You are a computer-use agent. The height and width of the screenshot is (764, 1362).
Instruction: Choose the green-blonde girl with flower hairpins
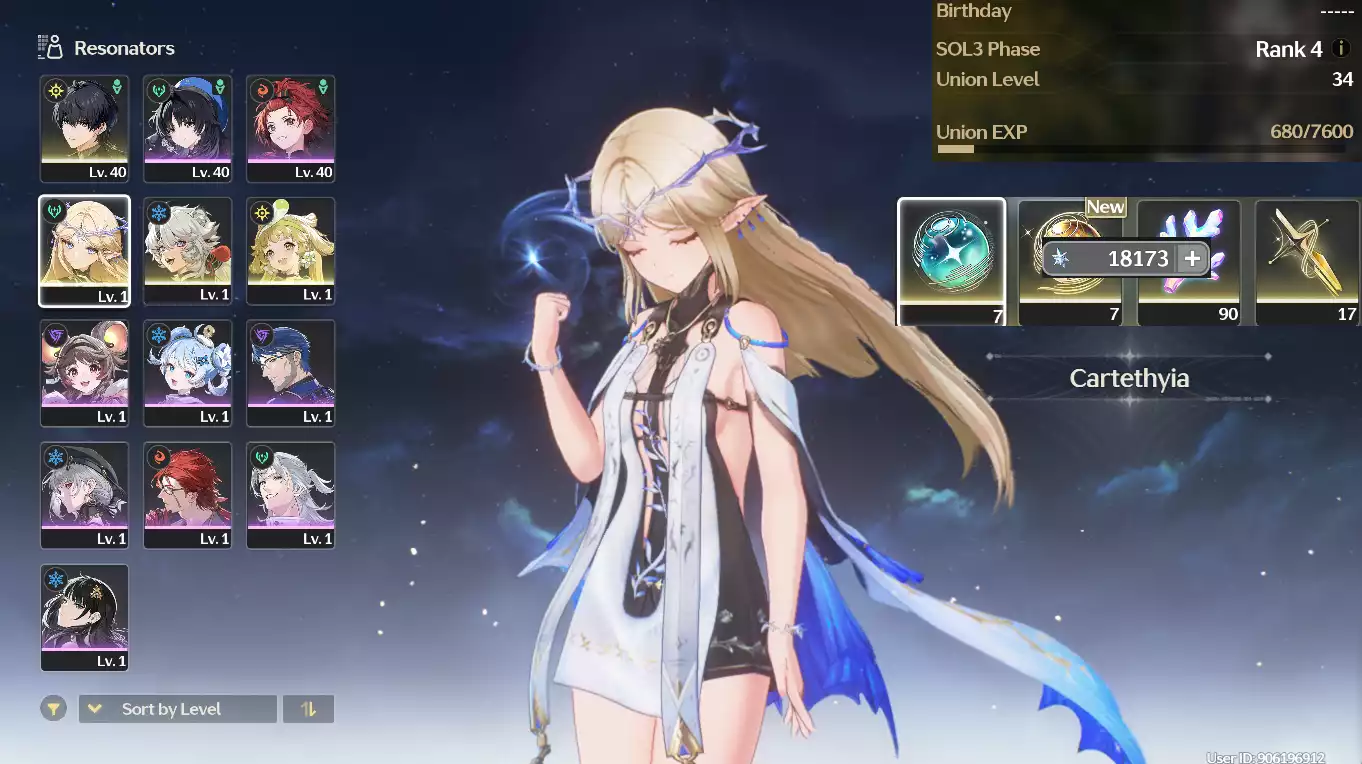pos(290,250)
